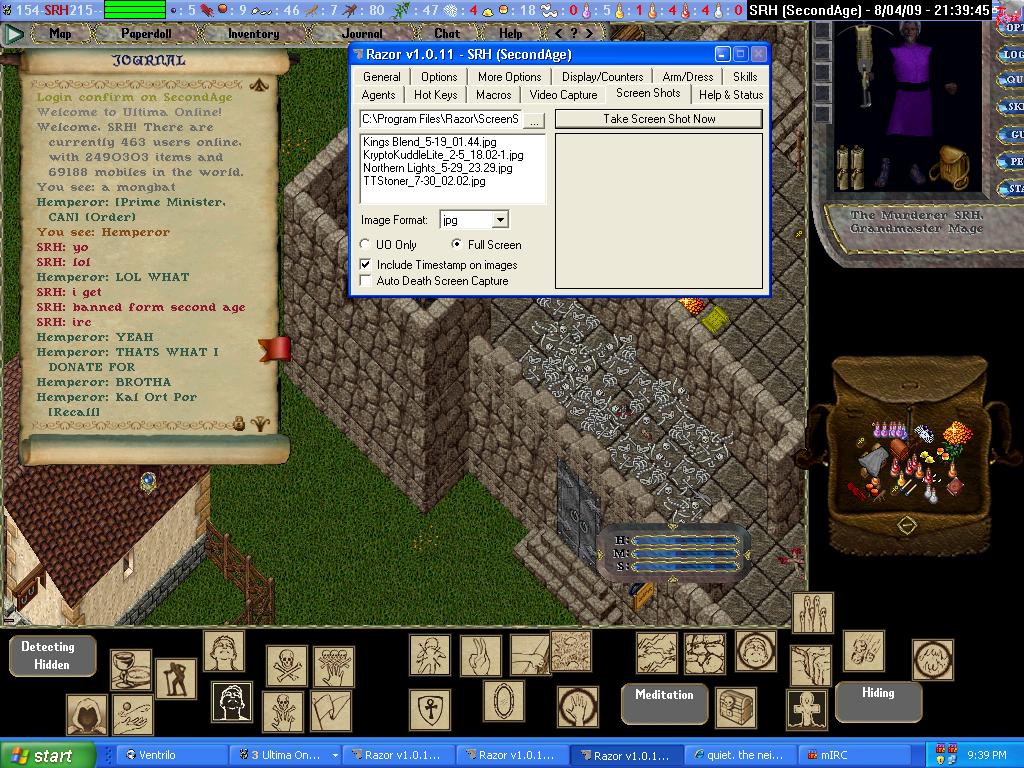1024x768 pixels.
Task: Open the Map from the top menu bar
Action: [60, 33]
